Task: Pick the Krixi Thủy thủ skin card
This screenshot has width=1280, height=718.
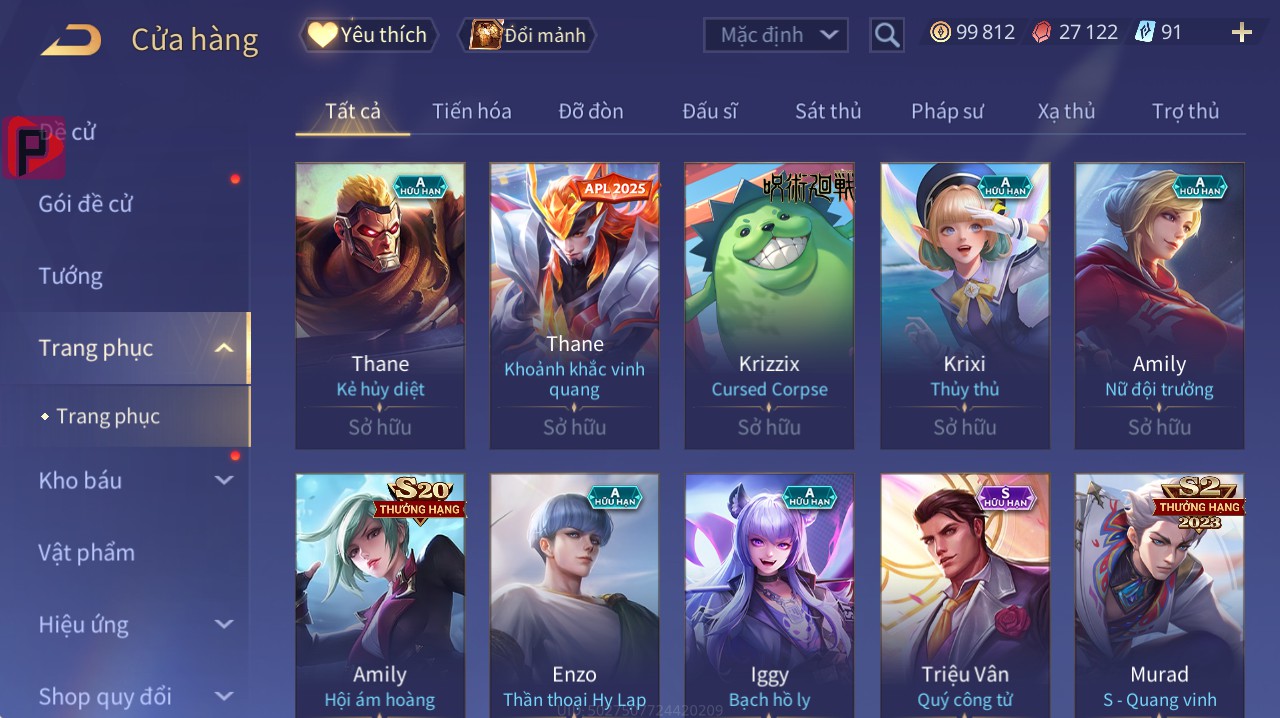Action: [964, 305]
